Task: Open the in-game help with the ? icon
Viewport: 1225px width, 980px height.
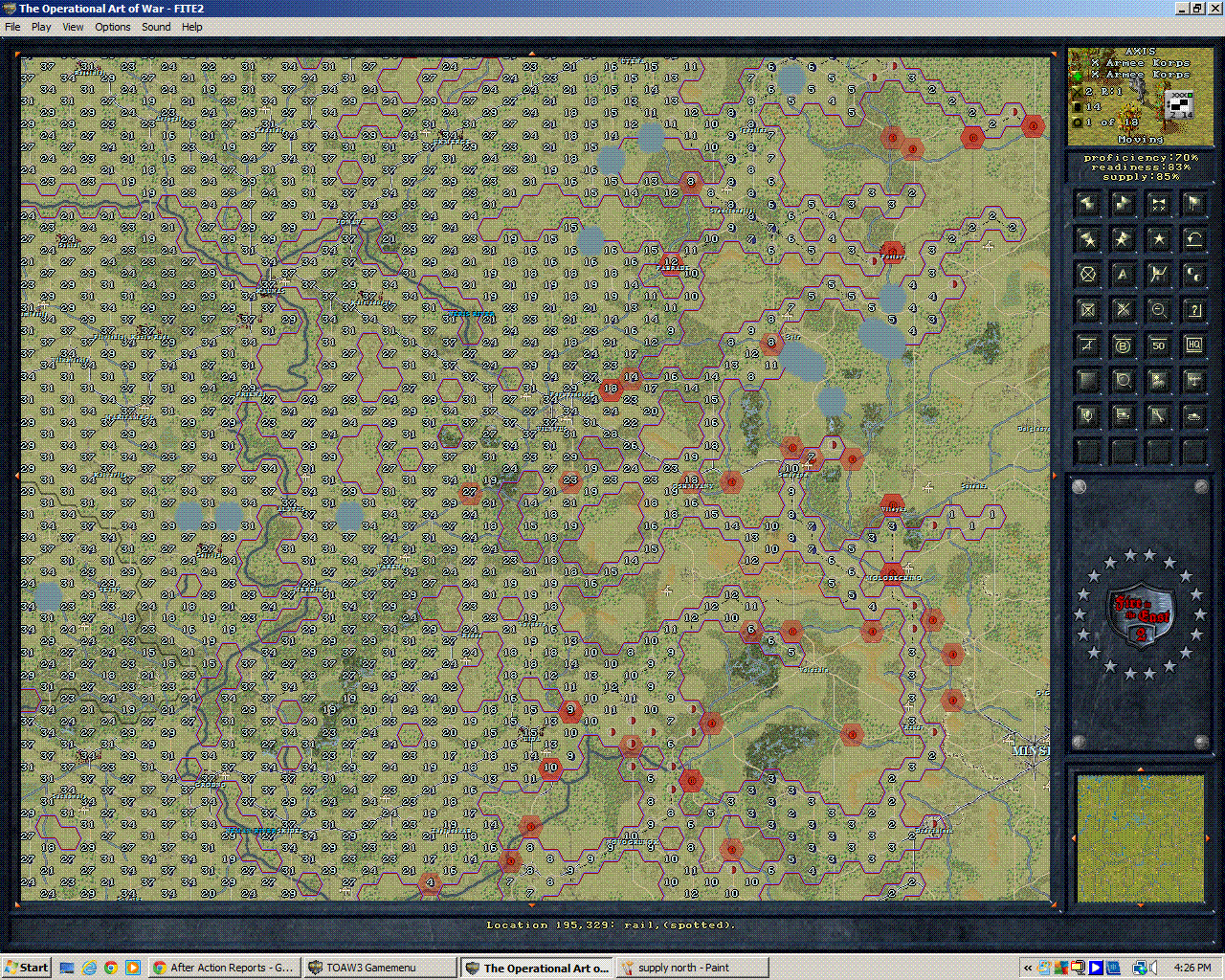Action: (1194, 308)
